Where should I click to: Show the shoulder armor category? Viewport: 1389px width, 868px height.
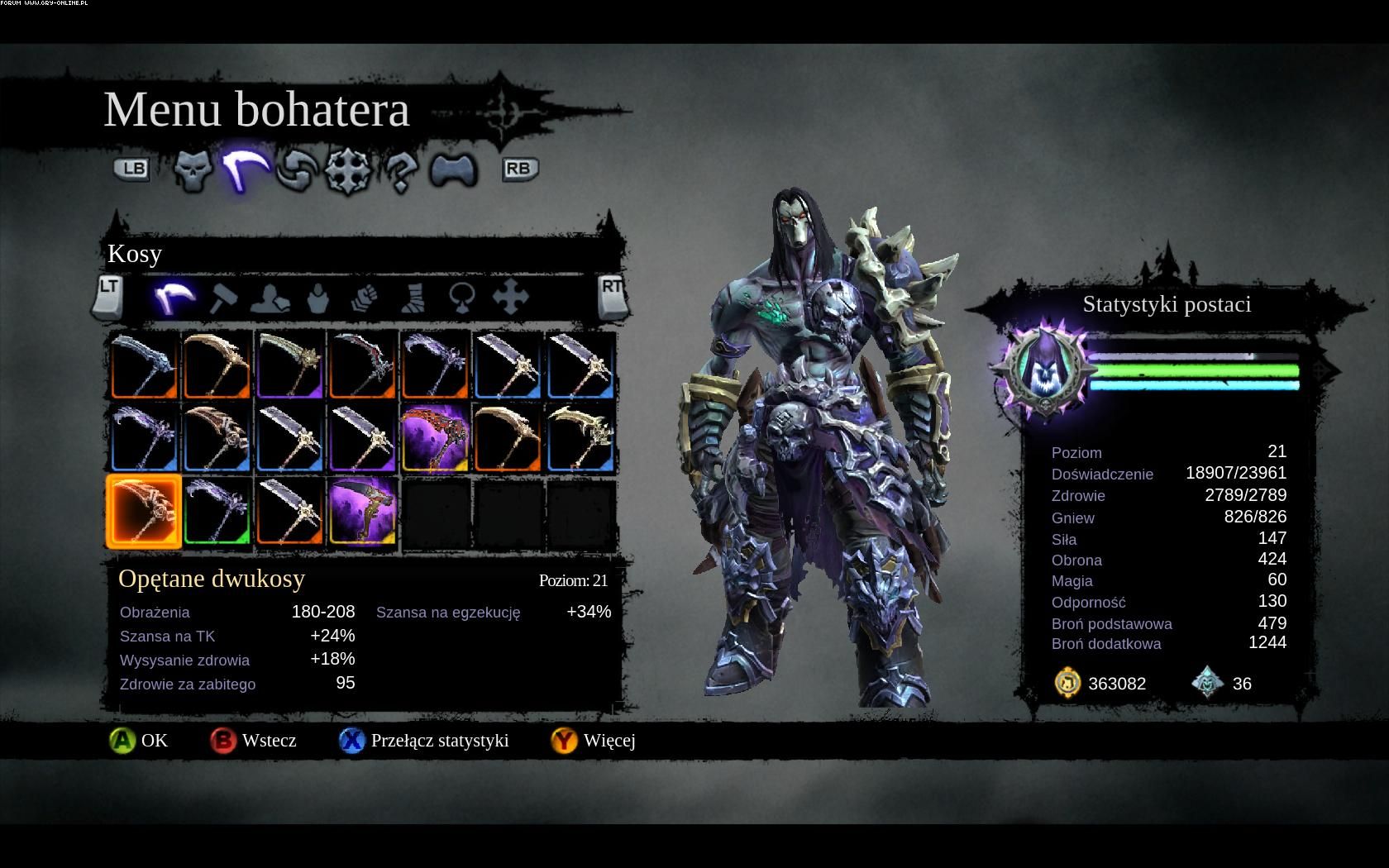tap(269, 298)
